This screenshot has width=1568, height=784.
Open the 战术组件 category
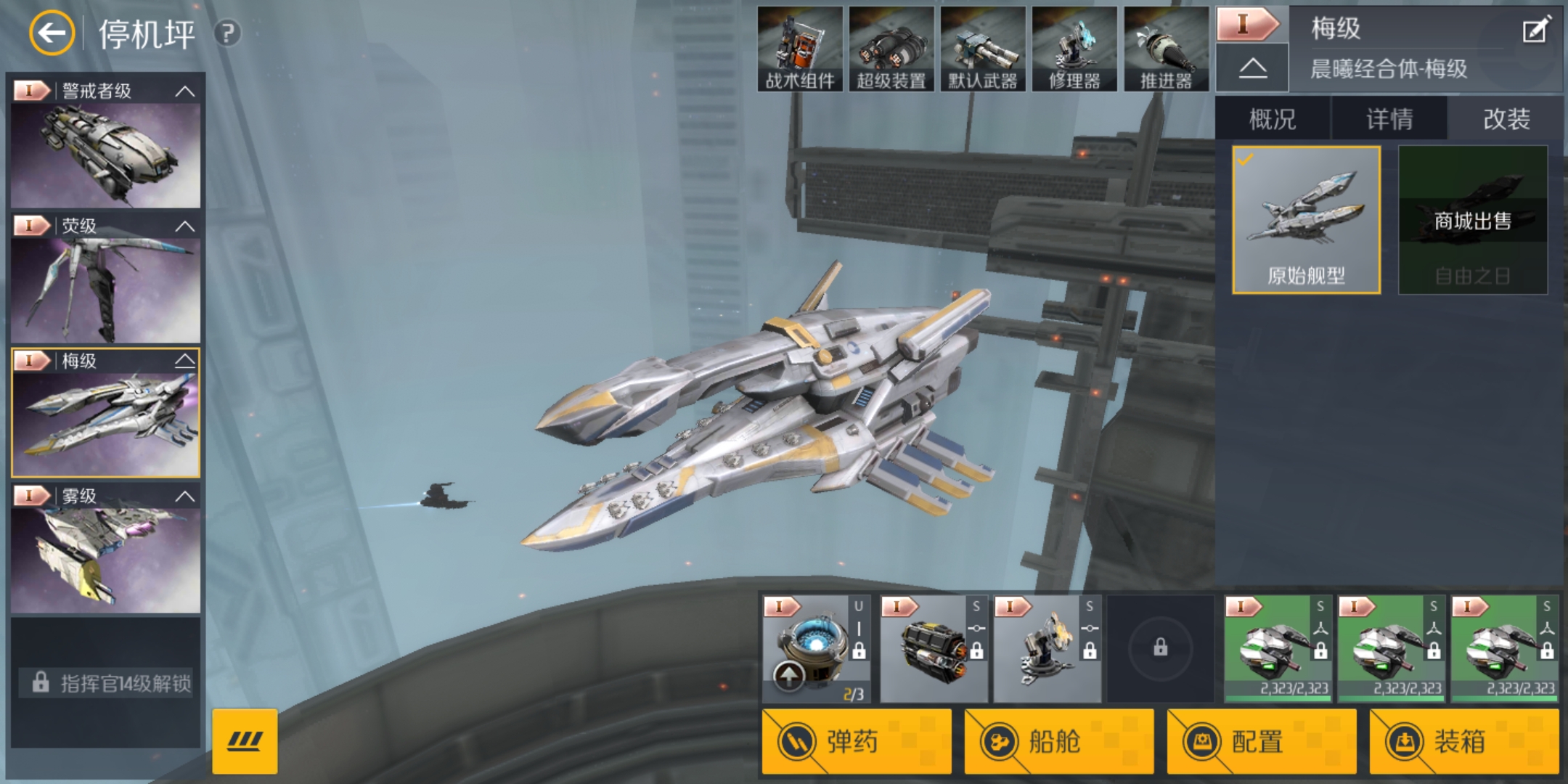coord(800,49)
